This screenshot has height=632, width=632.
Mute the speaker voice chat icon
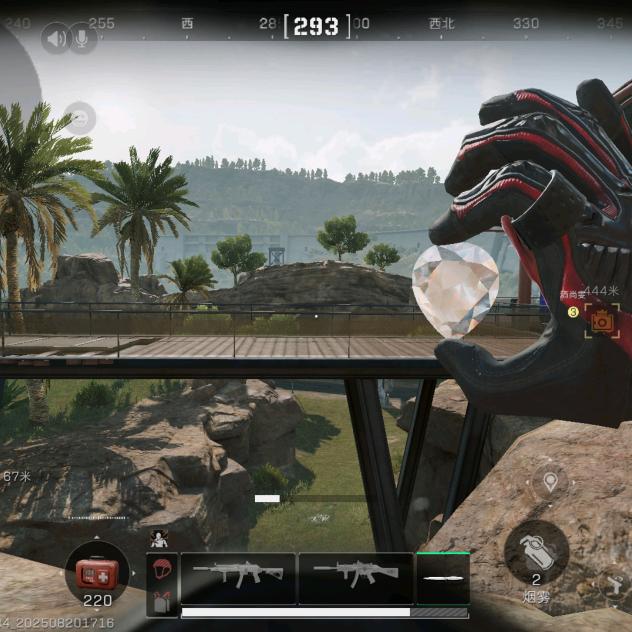point(55,39)
